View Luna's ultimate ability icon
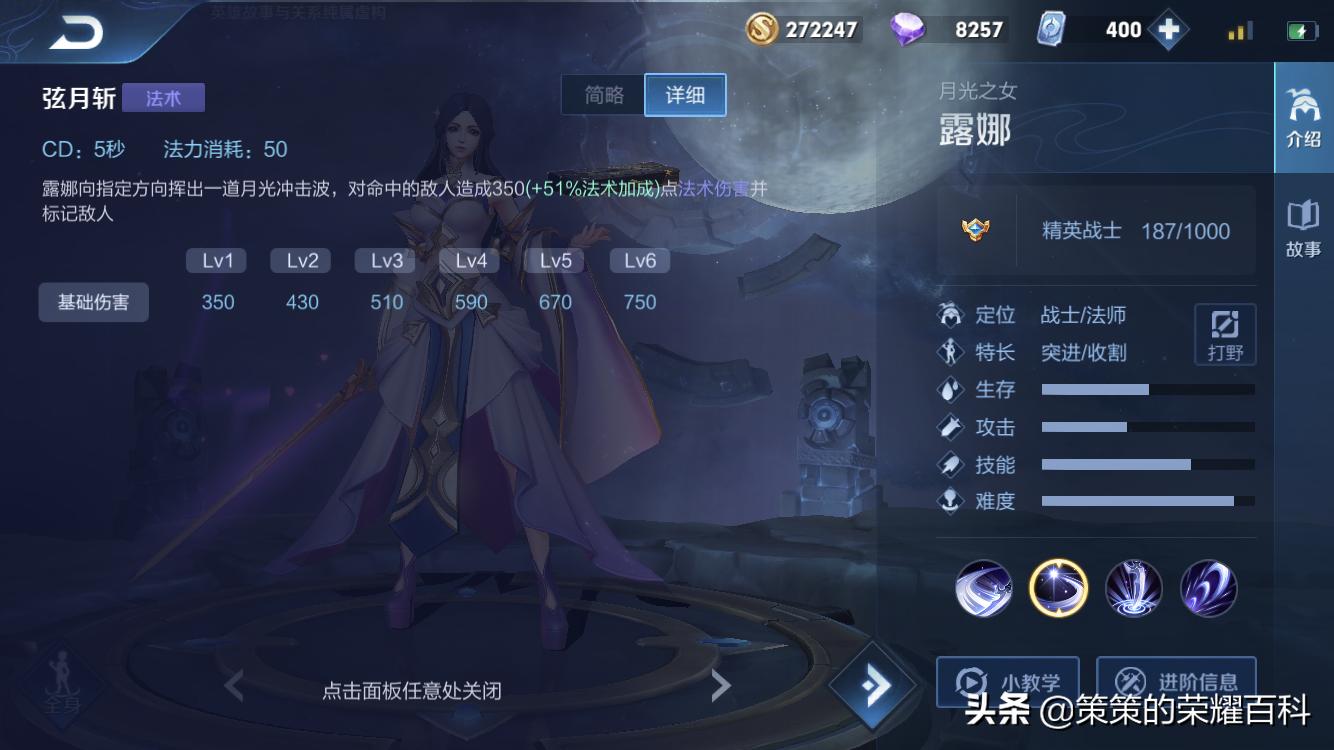Image resolution: width=1334 pixels, height=750 pixels. tap(1210, 589)
